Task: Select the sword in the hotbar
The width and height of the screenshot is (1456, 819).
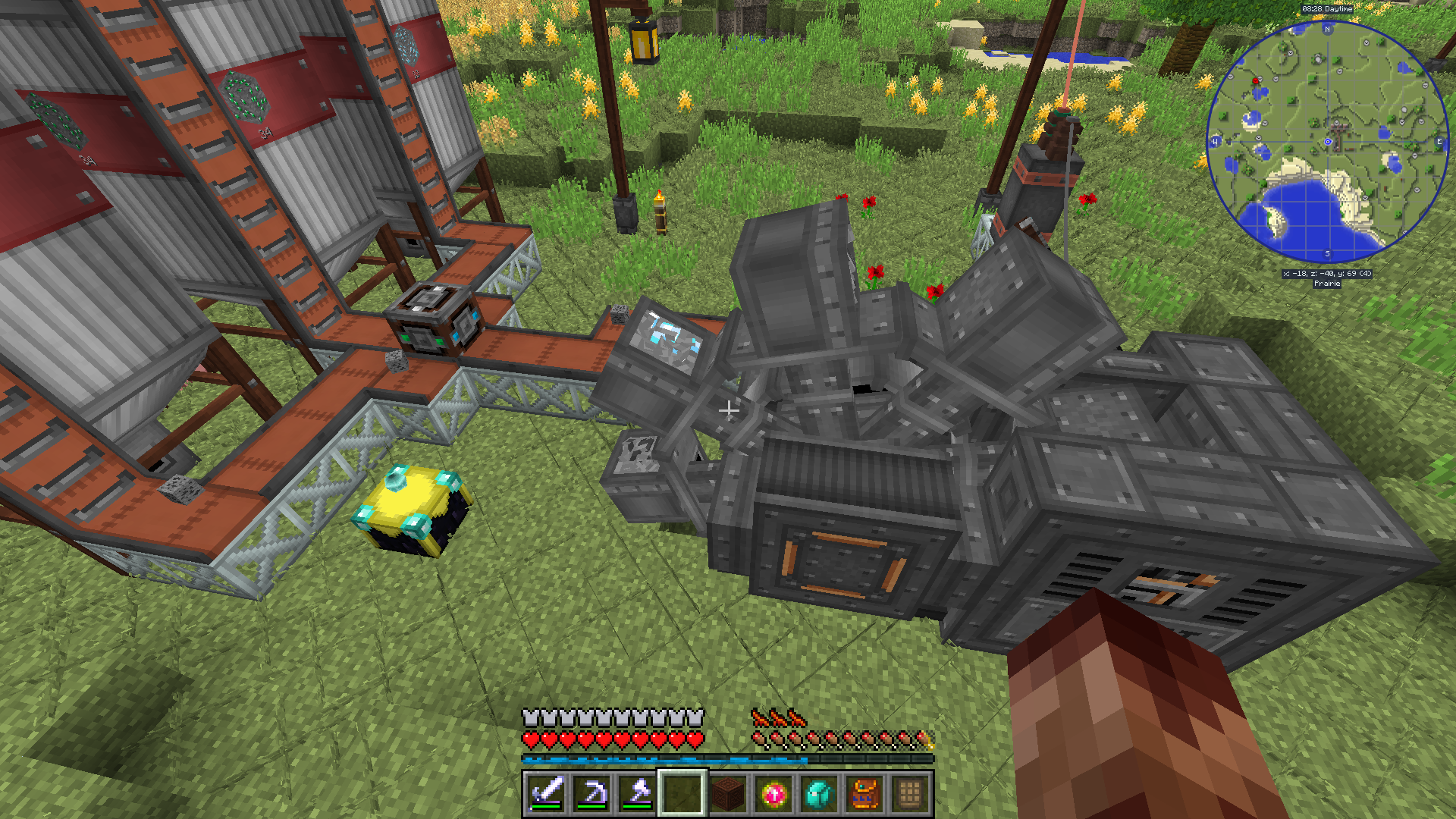Action: click(546, 794)
